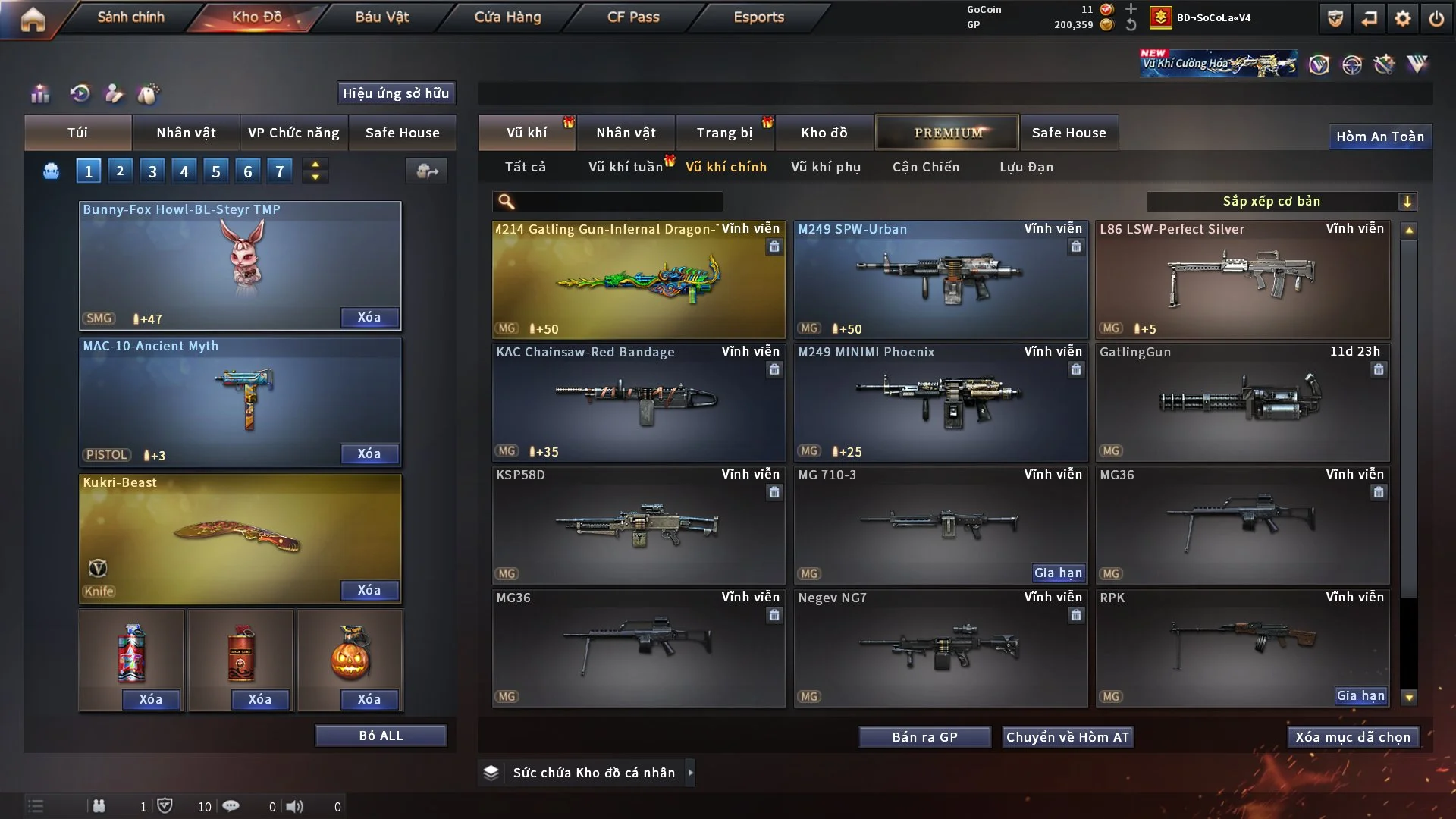
Task: Select the M249 SPW-Urban weapon tile
Action: click(x=940, y=281)
